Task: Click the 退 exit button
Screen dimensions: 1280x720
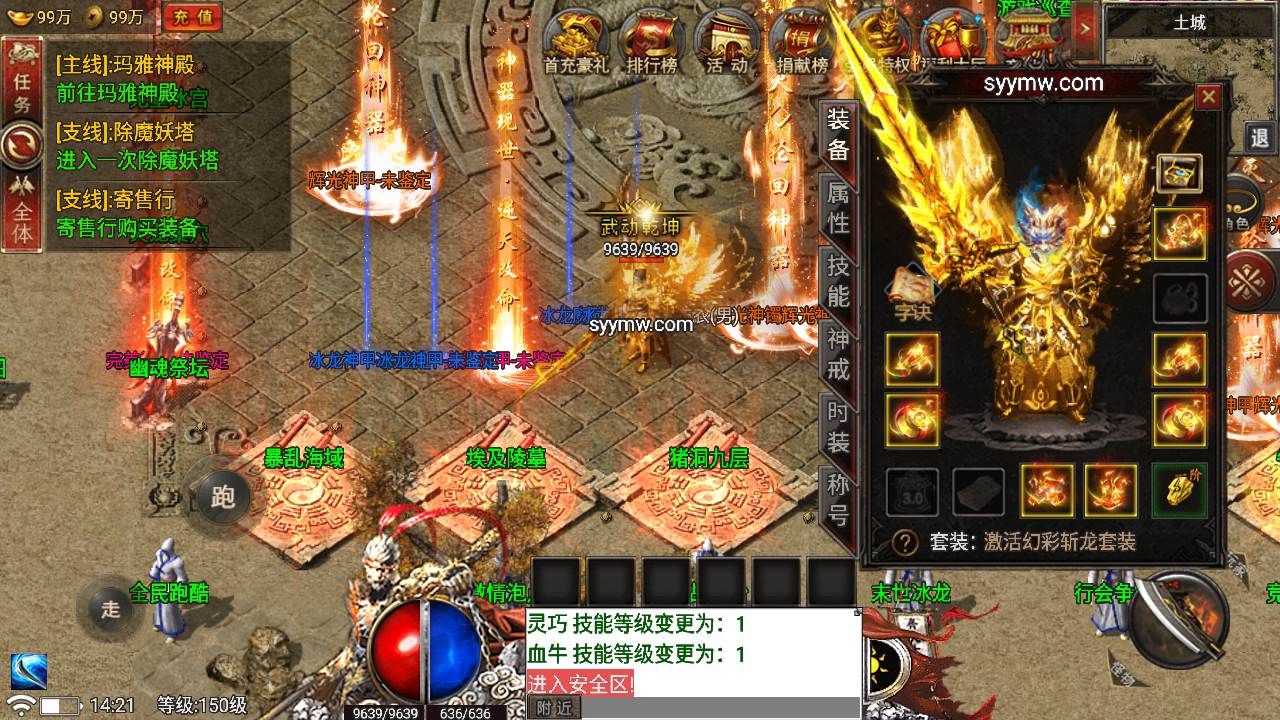Action: pyautogui.click(x=1261, y=138)
